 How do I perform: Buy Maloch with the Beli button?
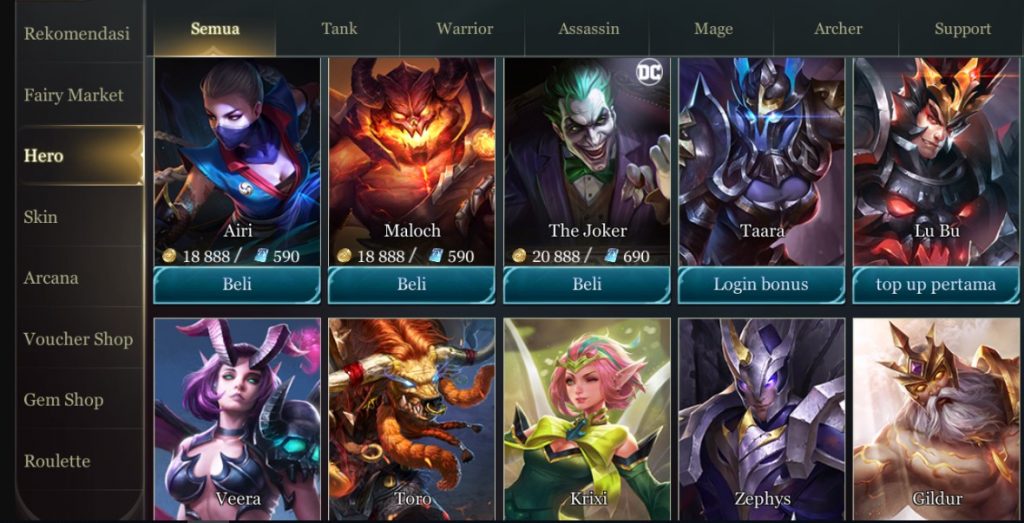point(412,285)
